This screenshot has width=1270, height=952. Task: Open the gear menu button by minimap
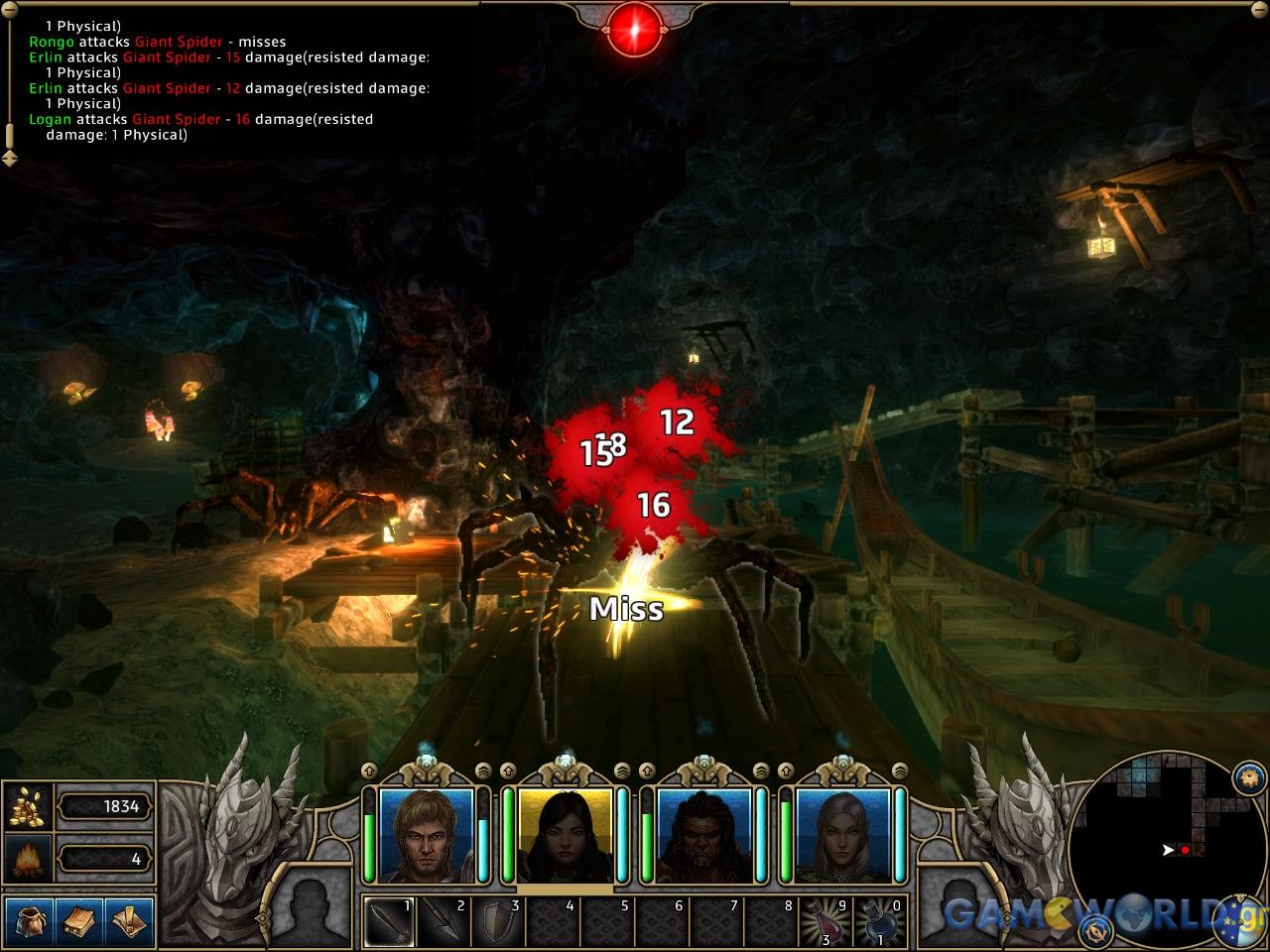coord(1249,776)
